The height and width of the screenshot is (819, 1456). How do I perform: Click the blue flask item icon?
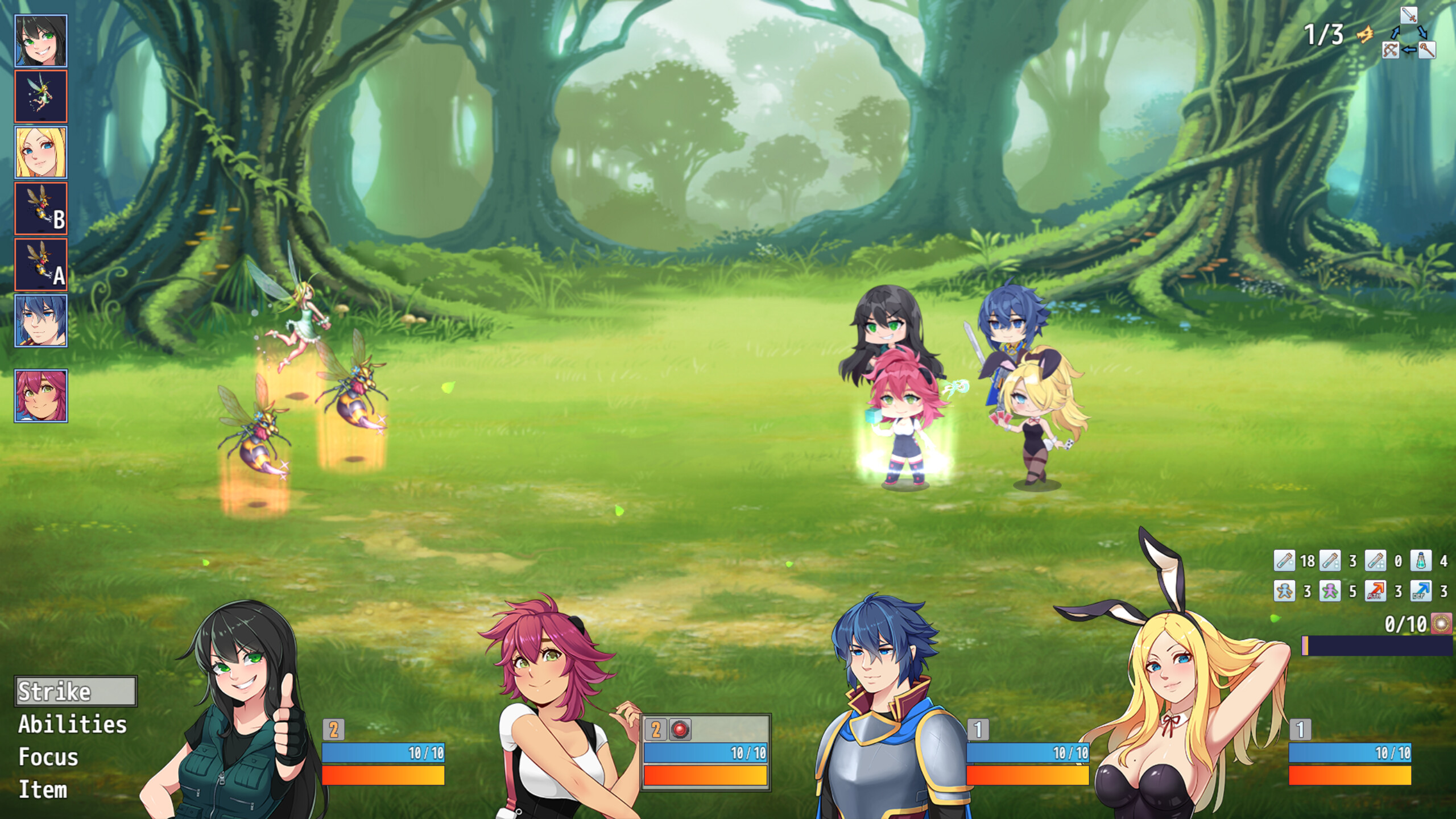[x=1421, y=561]
